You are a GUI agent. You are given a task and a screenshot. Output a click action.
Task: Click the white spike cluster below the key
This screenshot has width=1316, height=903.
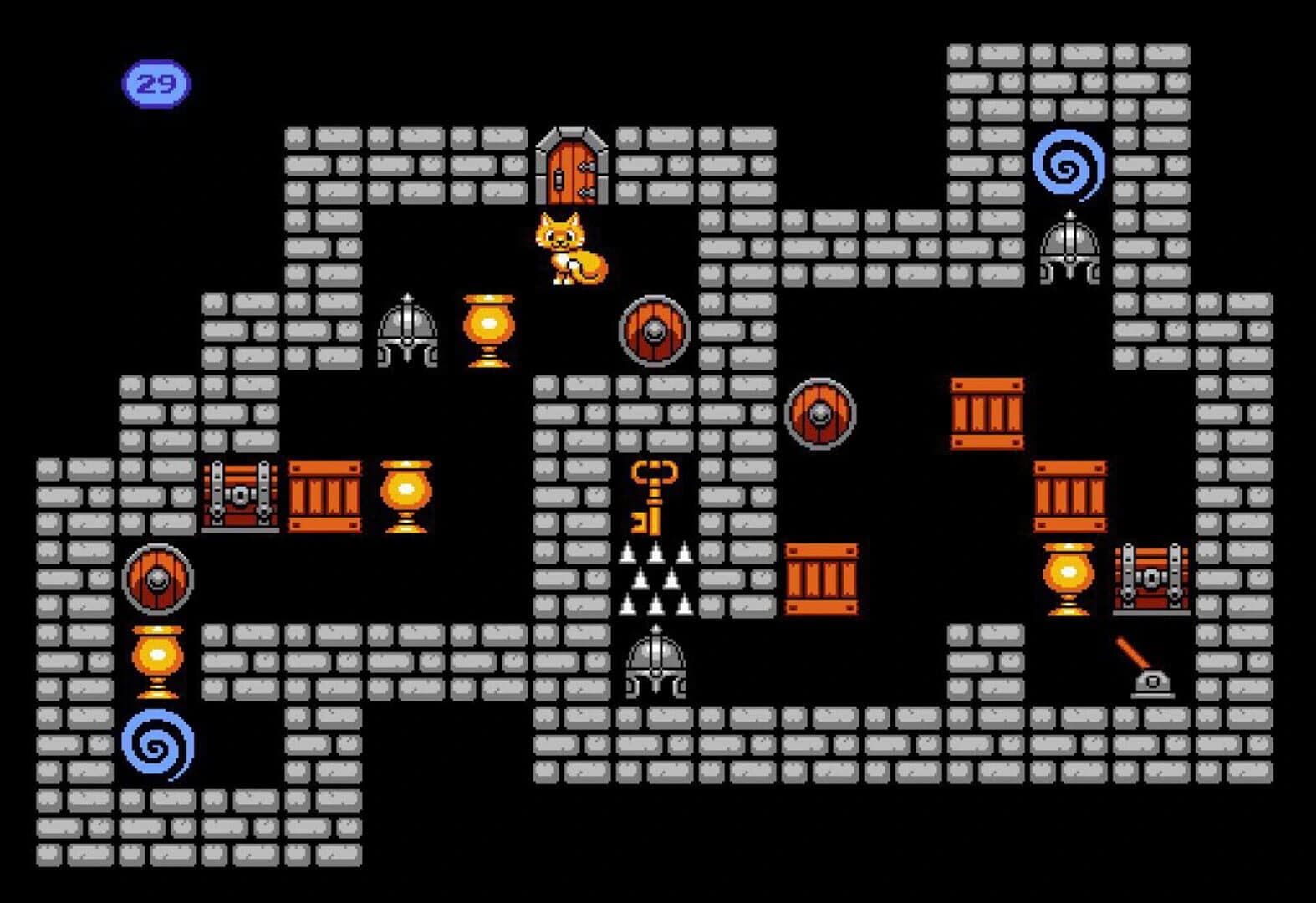pyautogui.click(x=656, y=577)
